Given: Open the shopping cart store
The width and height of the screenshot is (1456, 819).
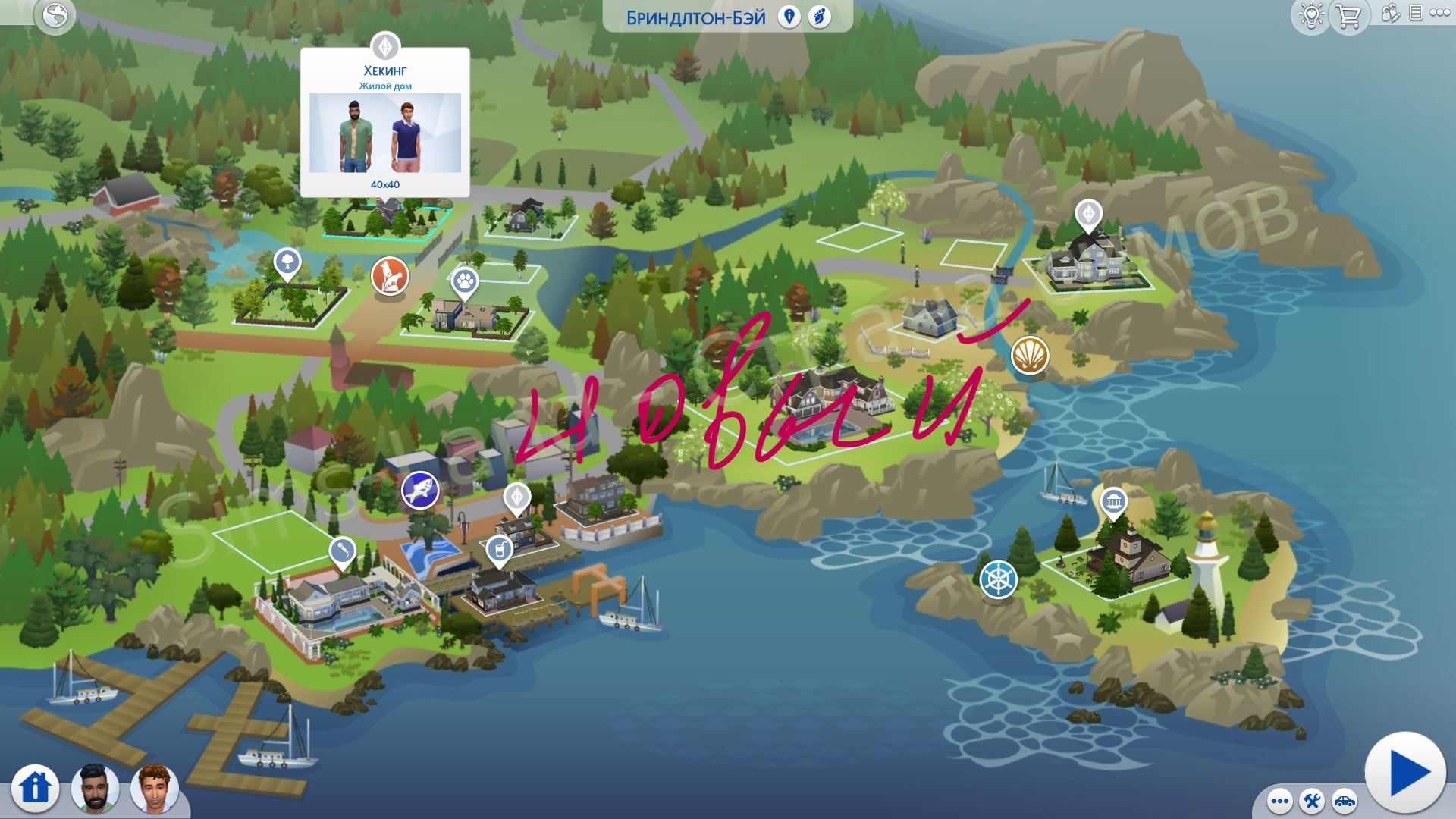Looking at the screenshot, I should pyautogui.click(x=1348, y=16).
